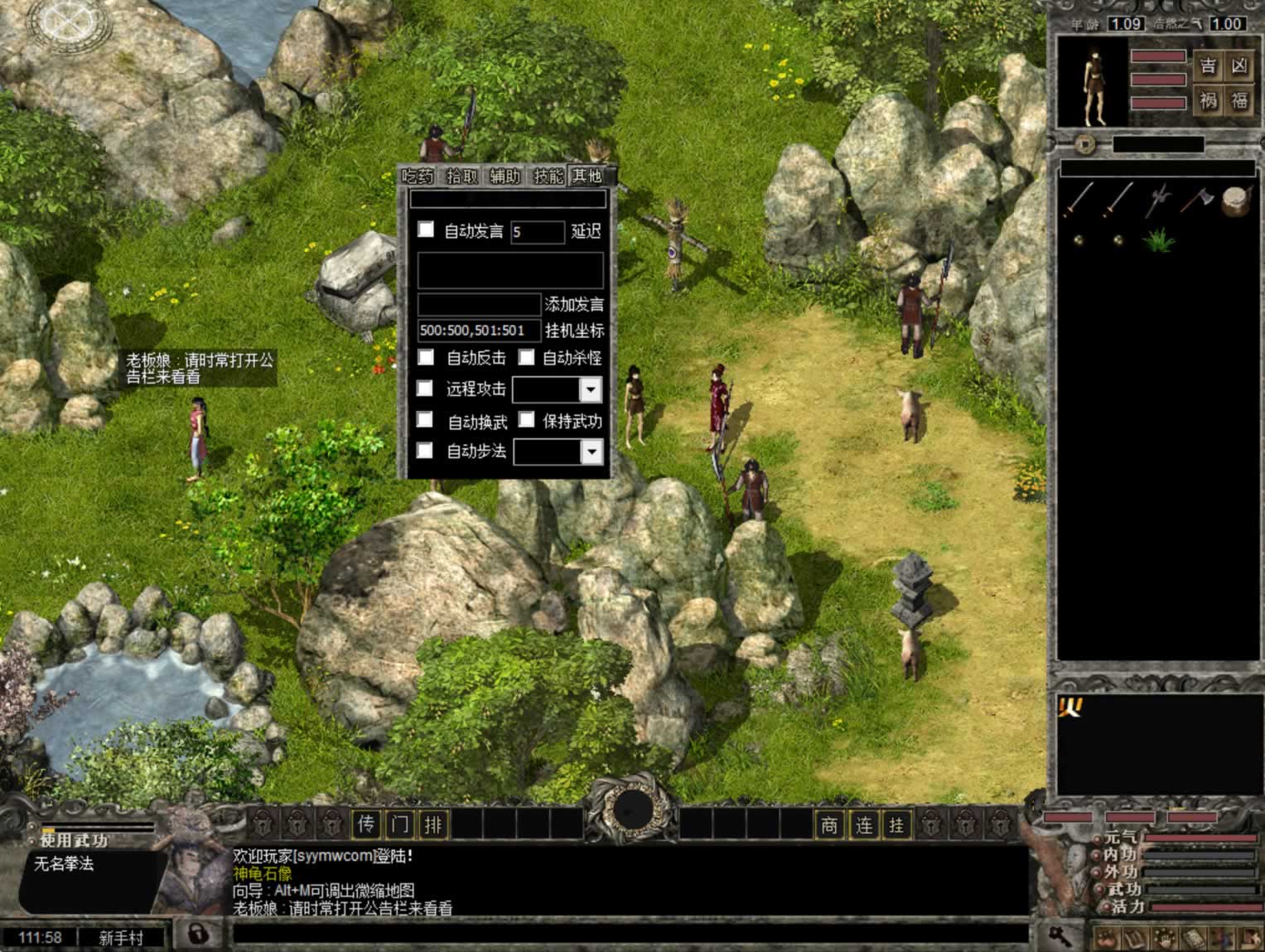Click the 挂机坐标 coordinates field

tap(479, 331)
